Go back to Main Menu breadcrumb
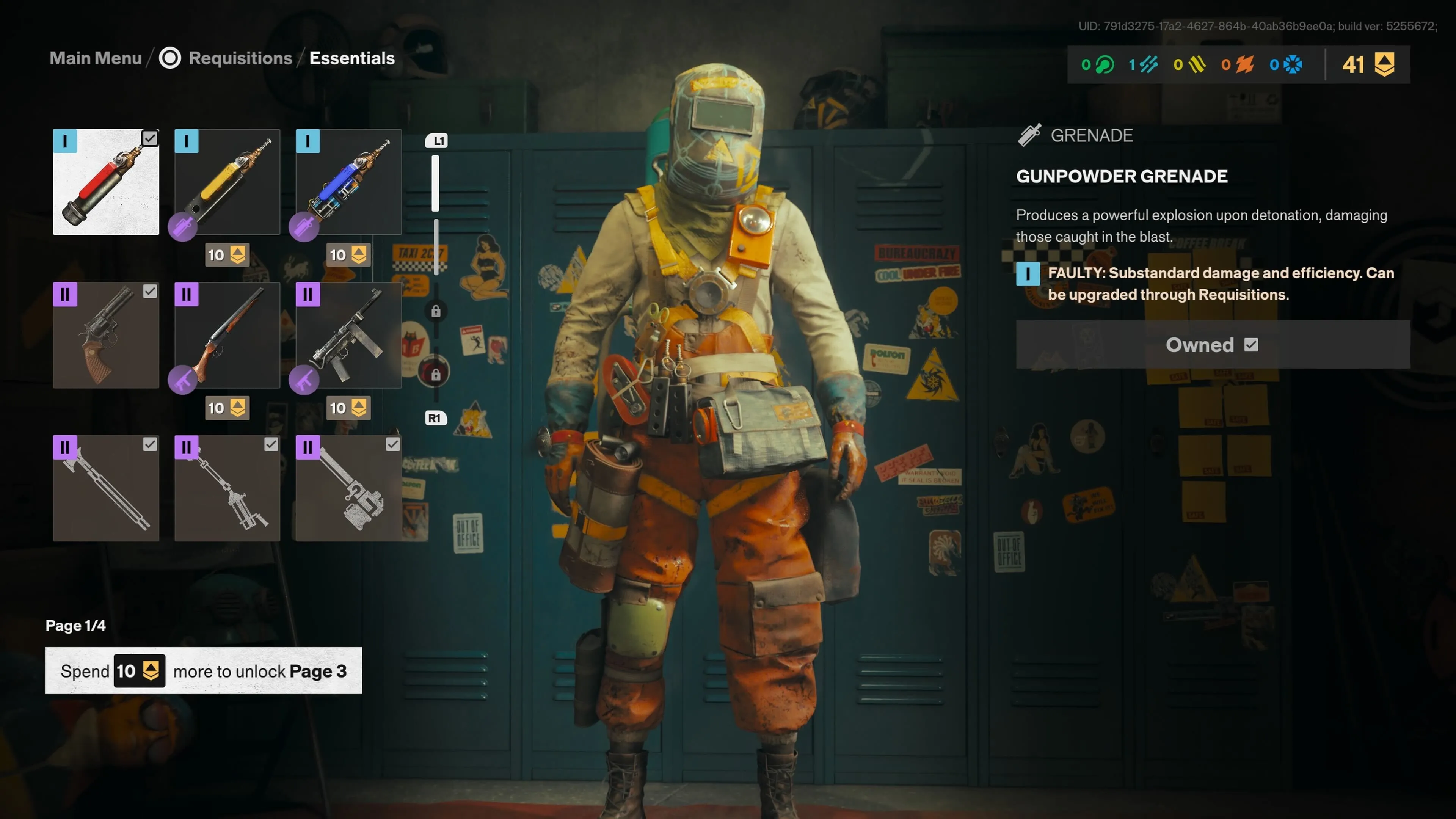1456x819 pixels. click(x=96, y=58)
